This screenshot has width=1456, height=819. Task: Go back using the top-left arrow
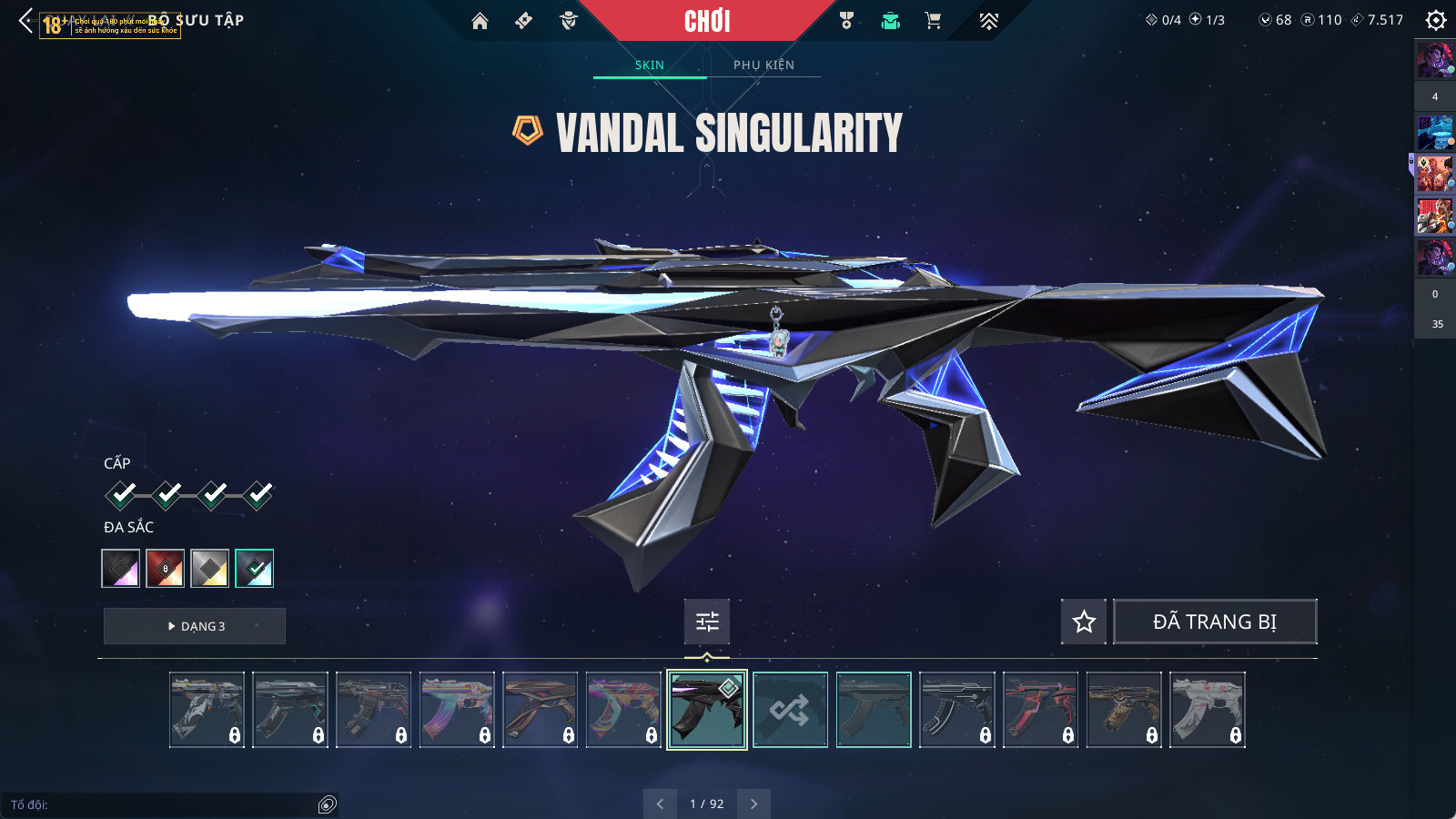click(25, 21)
